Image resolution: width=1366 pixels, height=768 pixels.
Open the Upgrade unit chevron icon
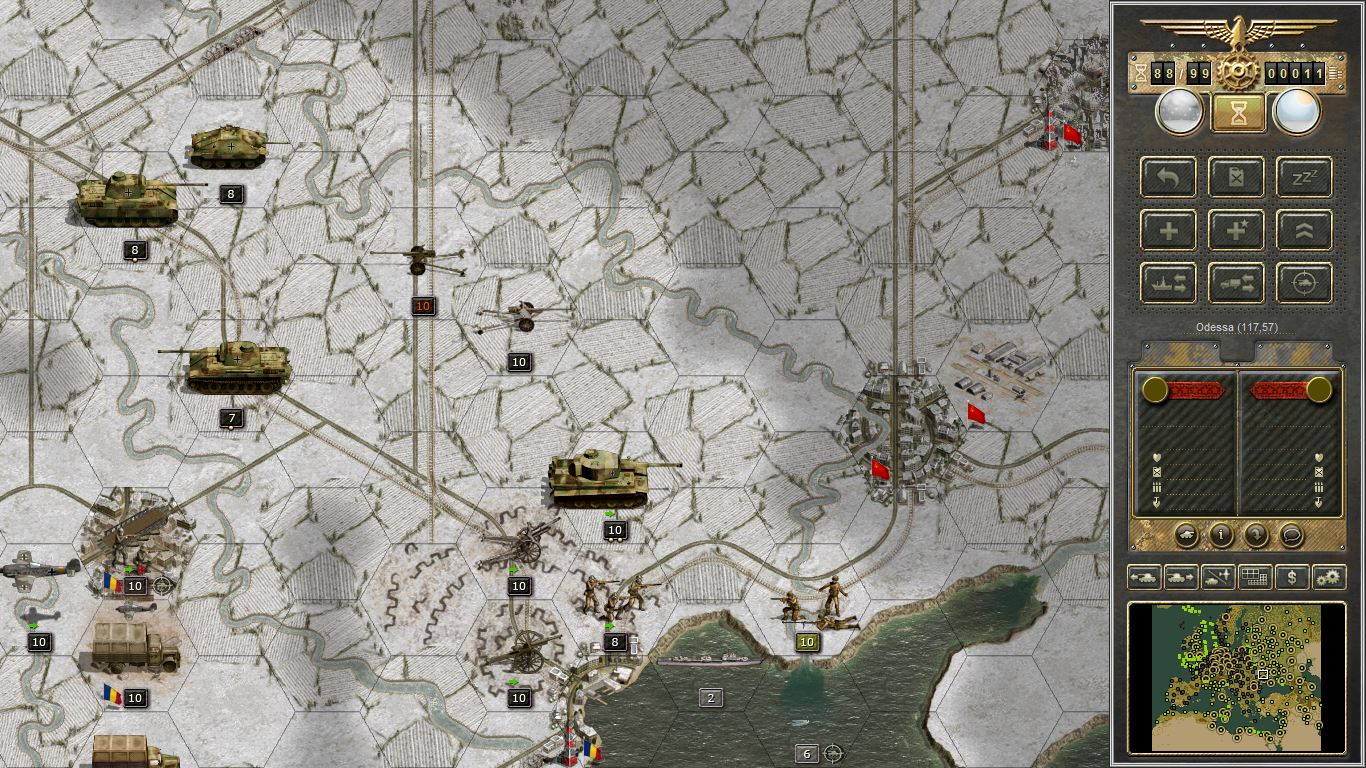[1302, 230]
